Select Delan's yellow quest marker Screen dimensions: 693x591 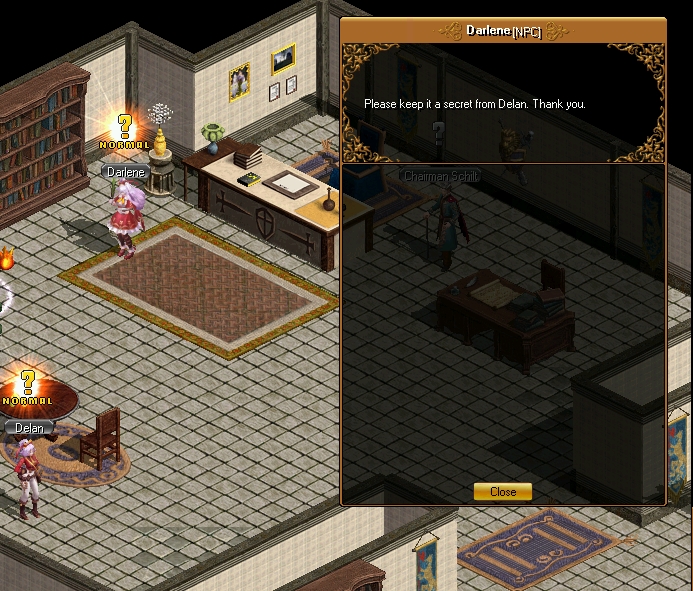28,383
